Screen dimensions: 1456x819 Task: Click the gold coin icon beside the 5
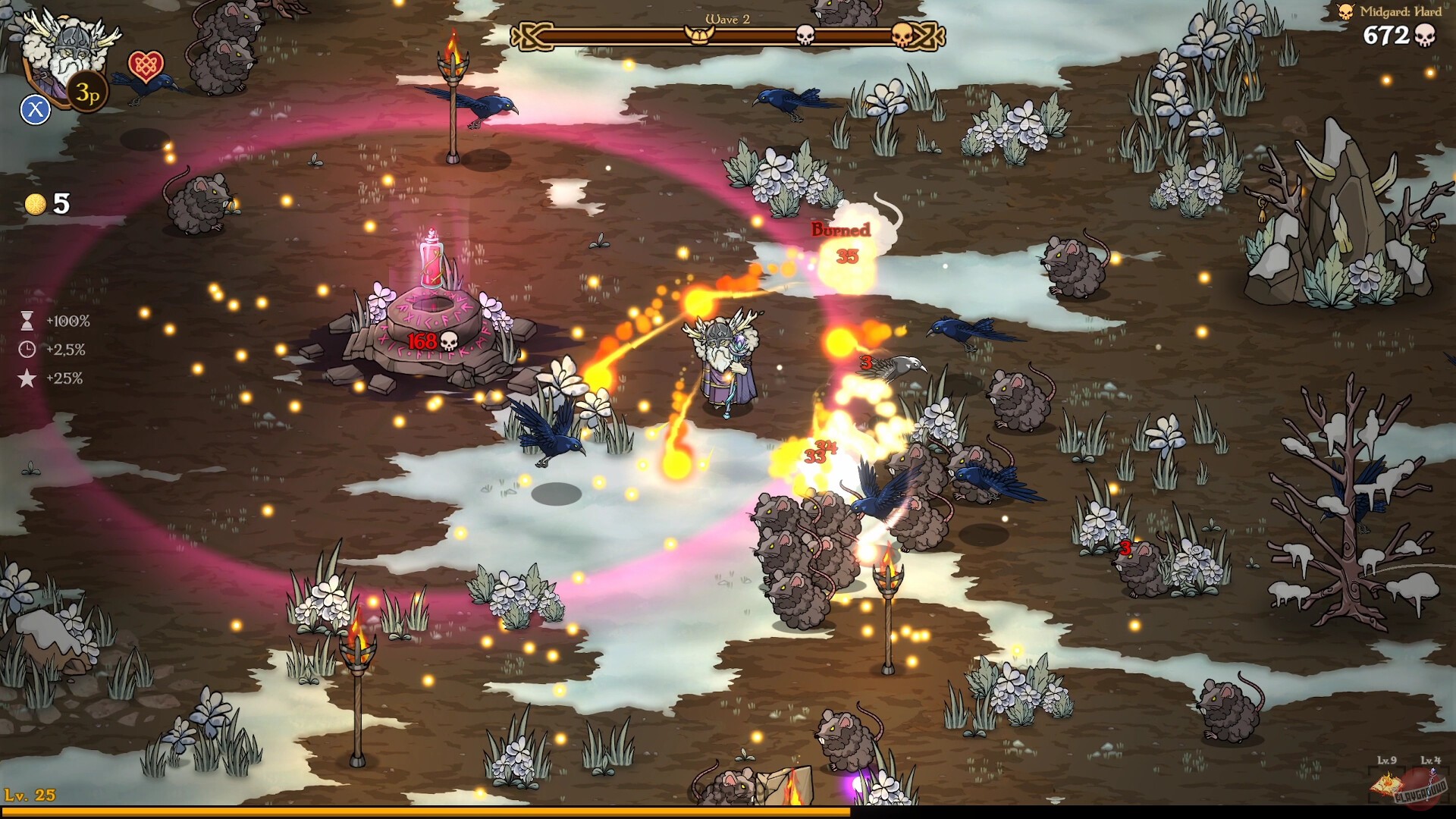click(34, 202)
